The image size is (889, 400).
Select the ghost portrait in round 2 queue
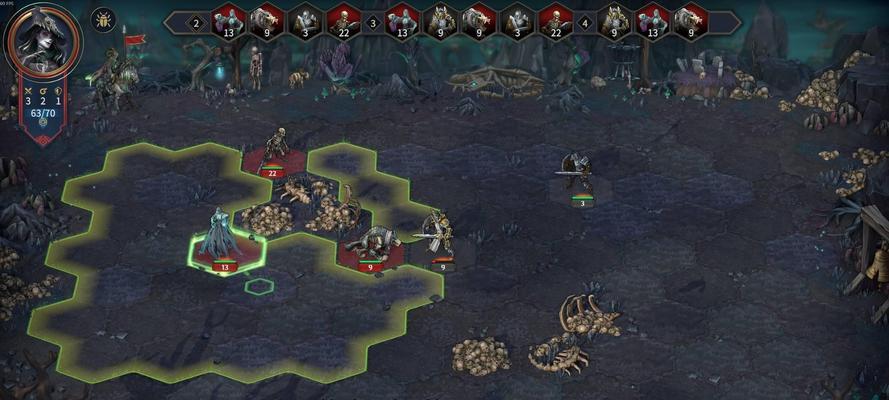229,20
